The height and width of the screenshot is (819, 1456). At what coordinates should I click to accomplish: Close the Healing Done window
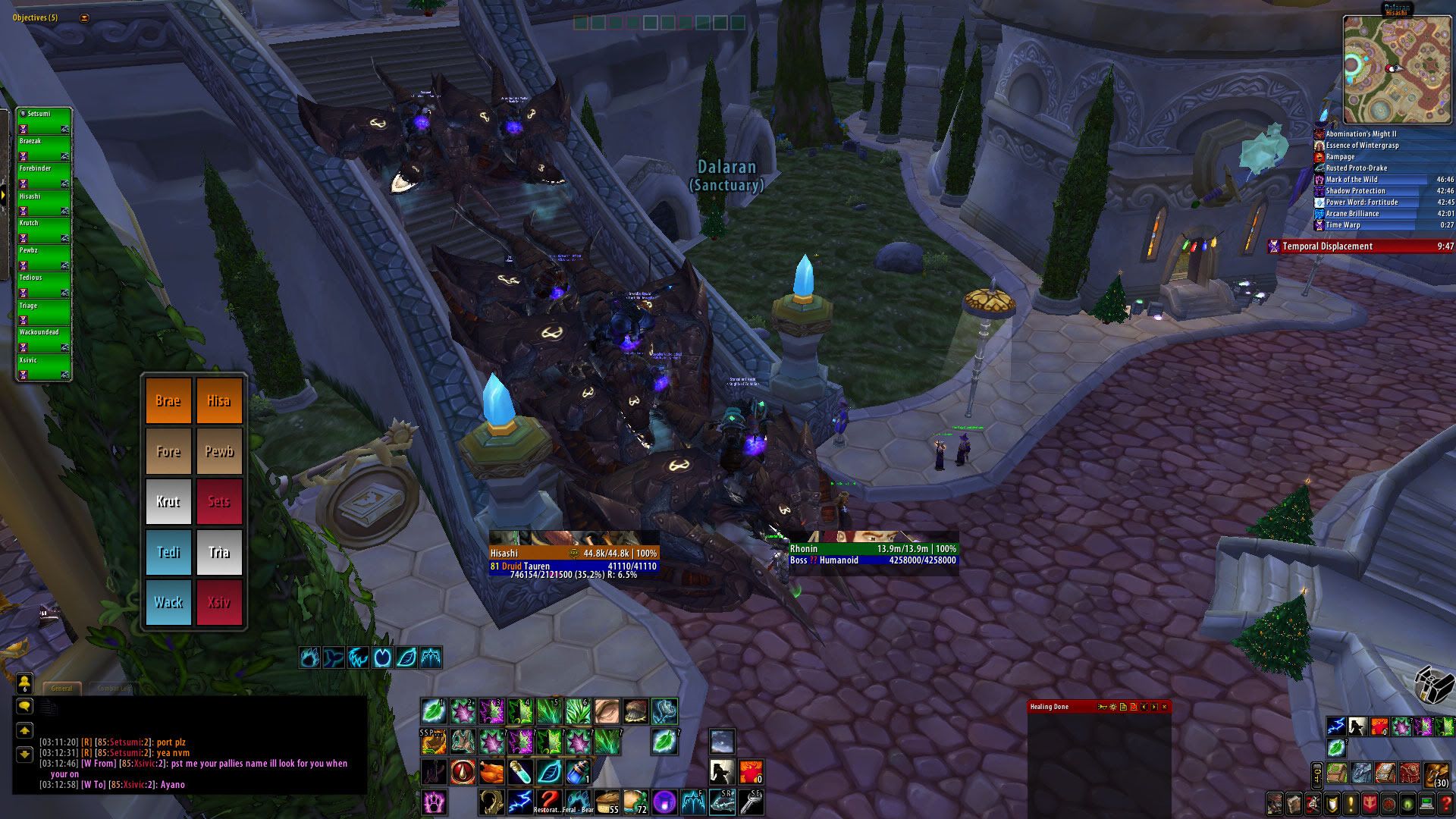coord(1164,707)
